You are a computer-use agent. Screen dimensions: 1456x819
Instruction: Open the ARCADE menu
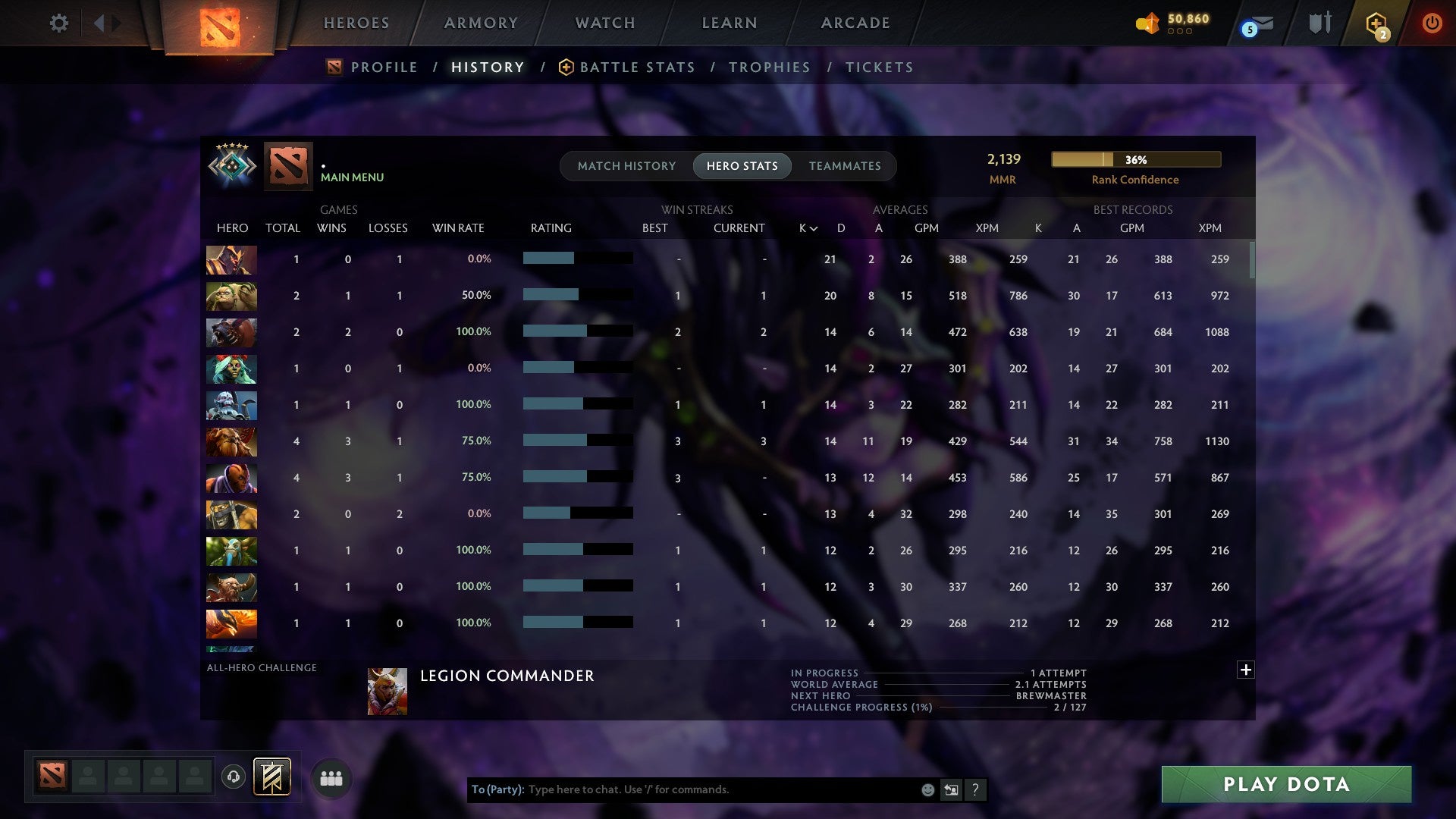[855, 23]
